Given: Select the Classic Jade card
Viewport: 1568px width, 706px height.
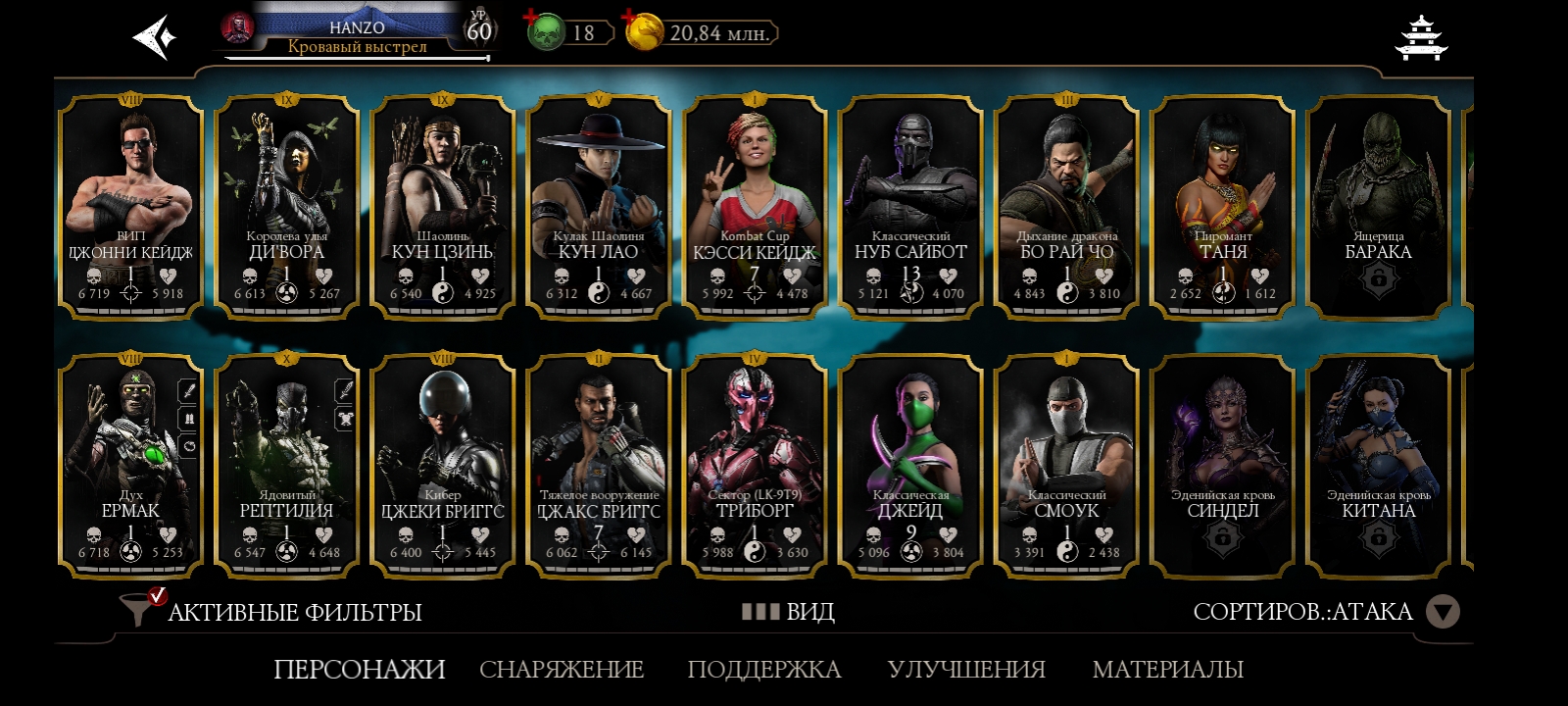Looking at the screenshot, I should pyautogui.click(x=910, y=467).
